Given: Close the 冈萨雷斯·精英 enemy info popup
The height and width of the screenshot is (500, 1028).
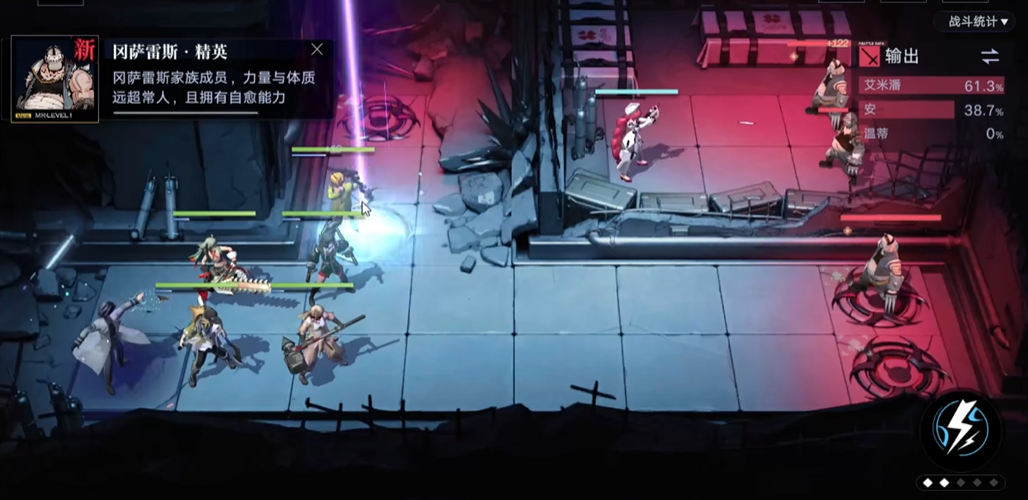Looking at the screenshot, I should click(317, 49).
